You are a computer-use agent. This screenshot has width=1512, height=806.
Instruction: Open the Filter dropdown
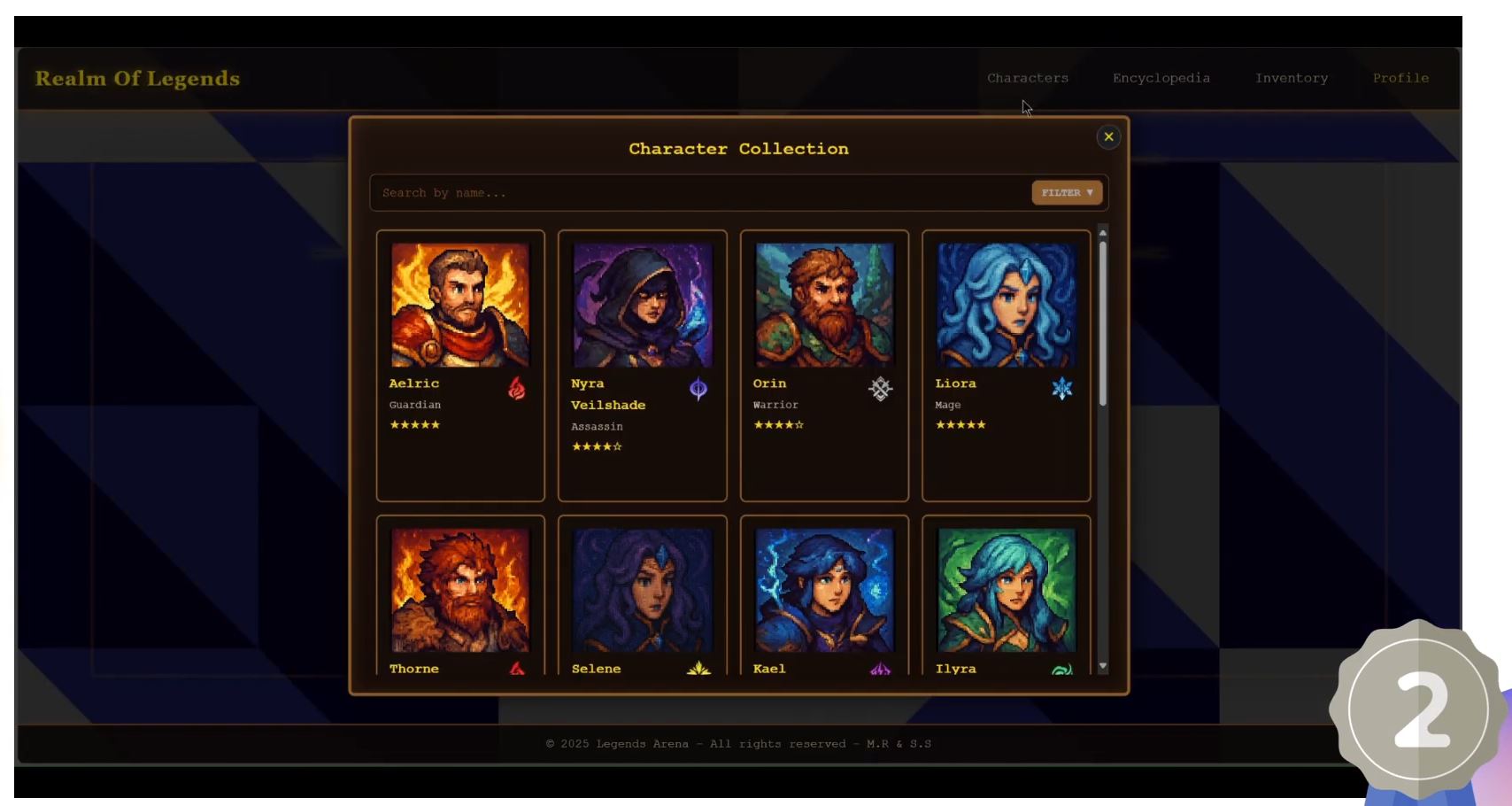(1067, 192)
